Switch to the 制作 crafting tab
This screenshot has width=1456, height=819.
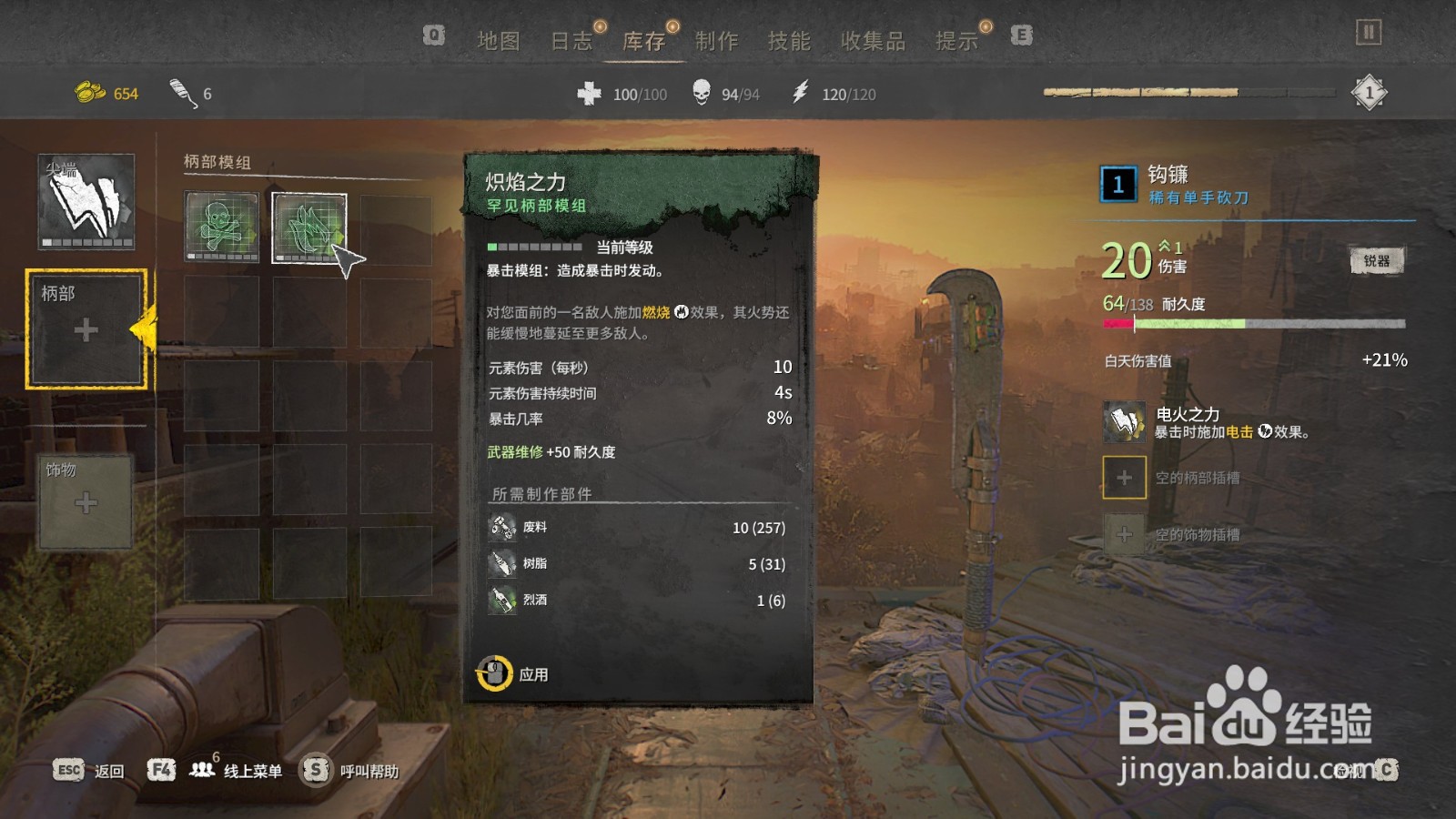coord(718,40)
